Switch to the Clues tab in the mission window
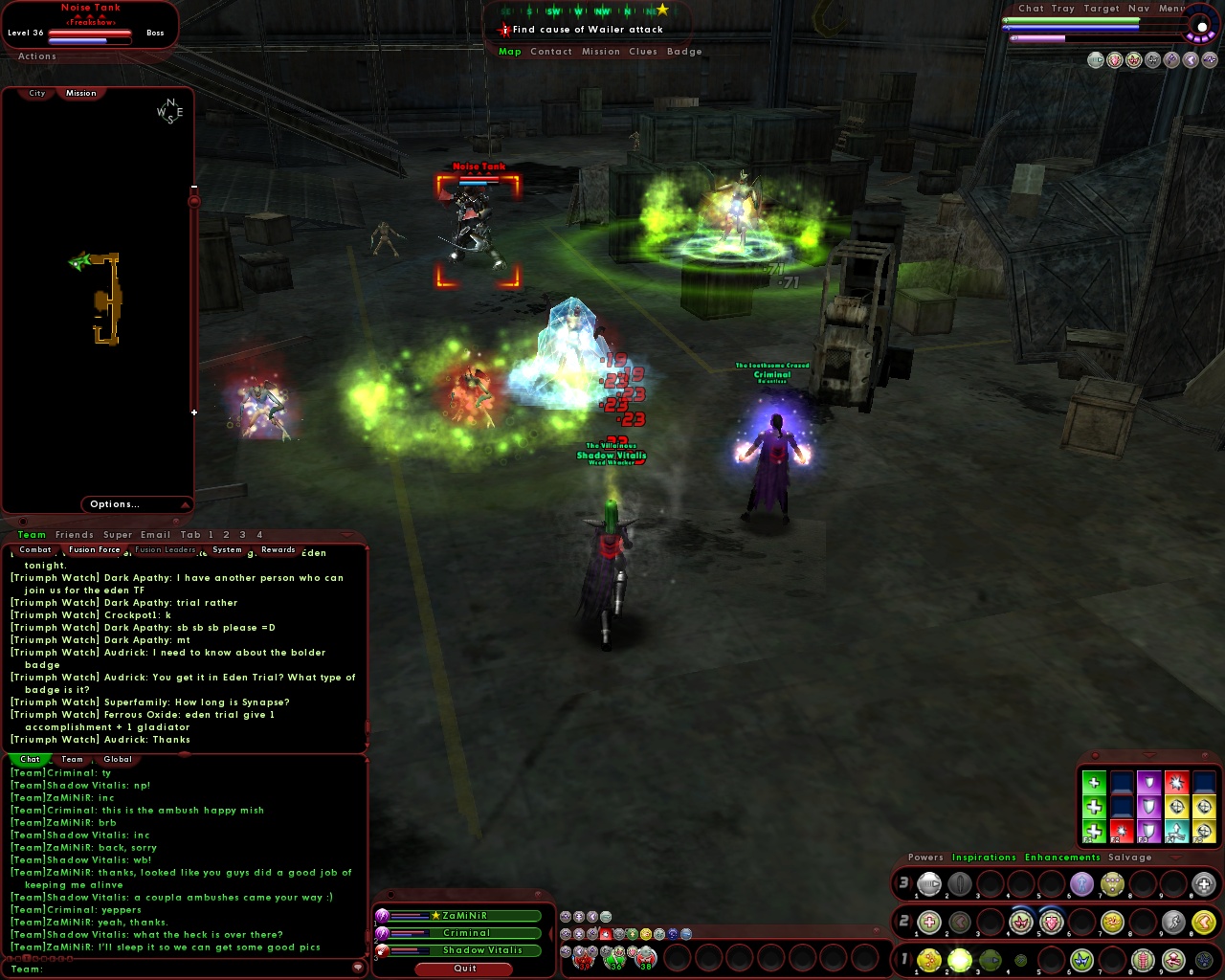The image size is (1225, 980). [643, 51]
